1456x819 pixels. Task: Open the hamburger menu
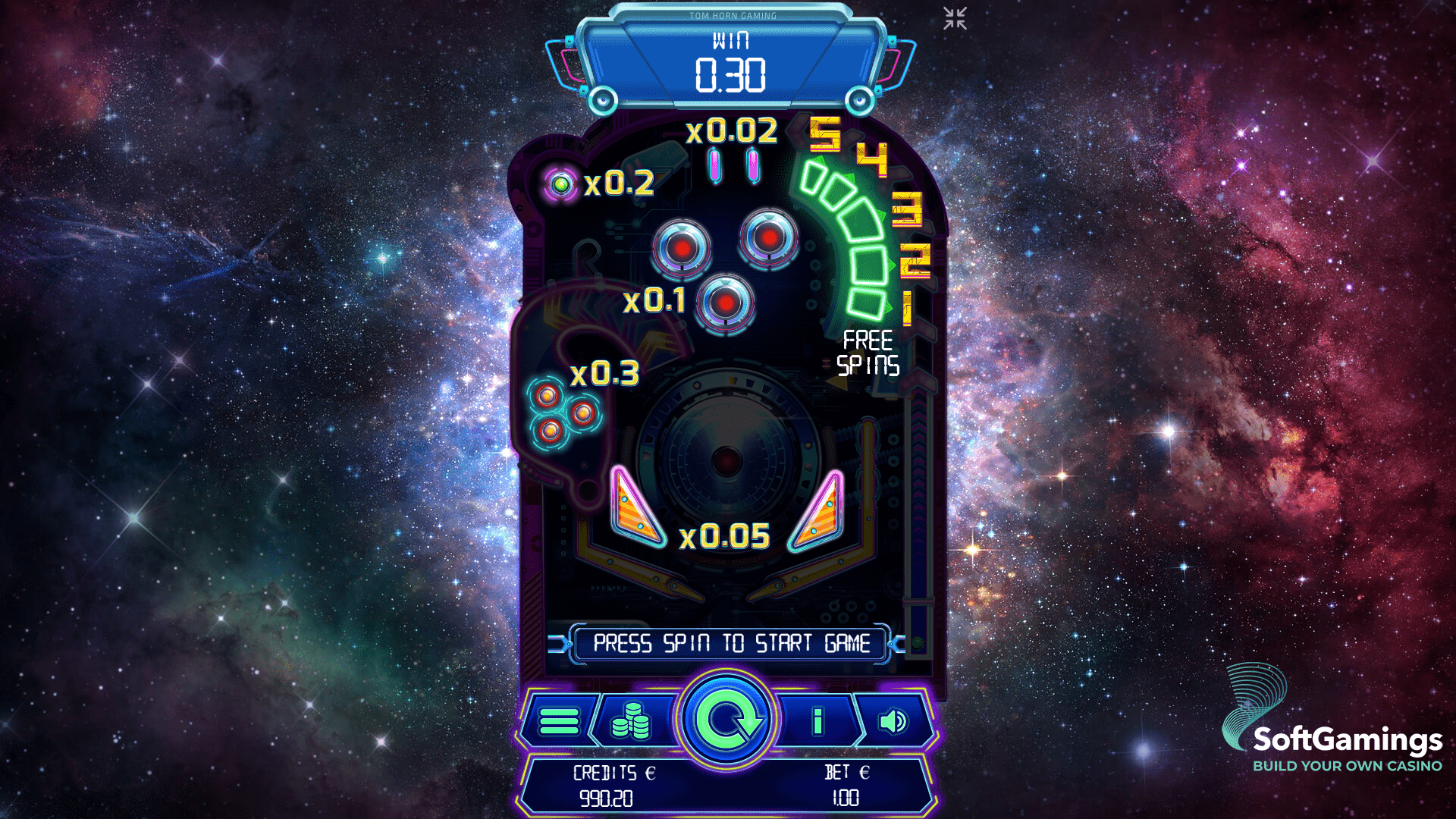(559, 720)
